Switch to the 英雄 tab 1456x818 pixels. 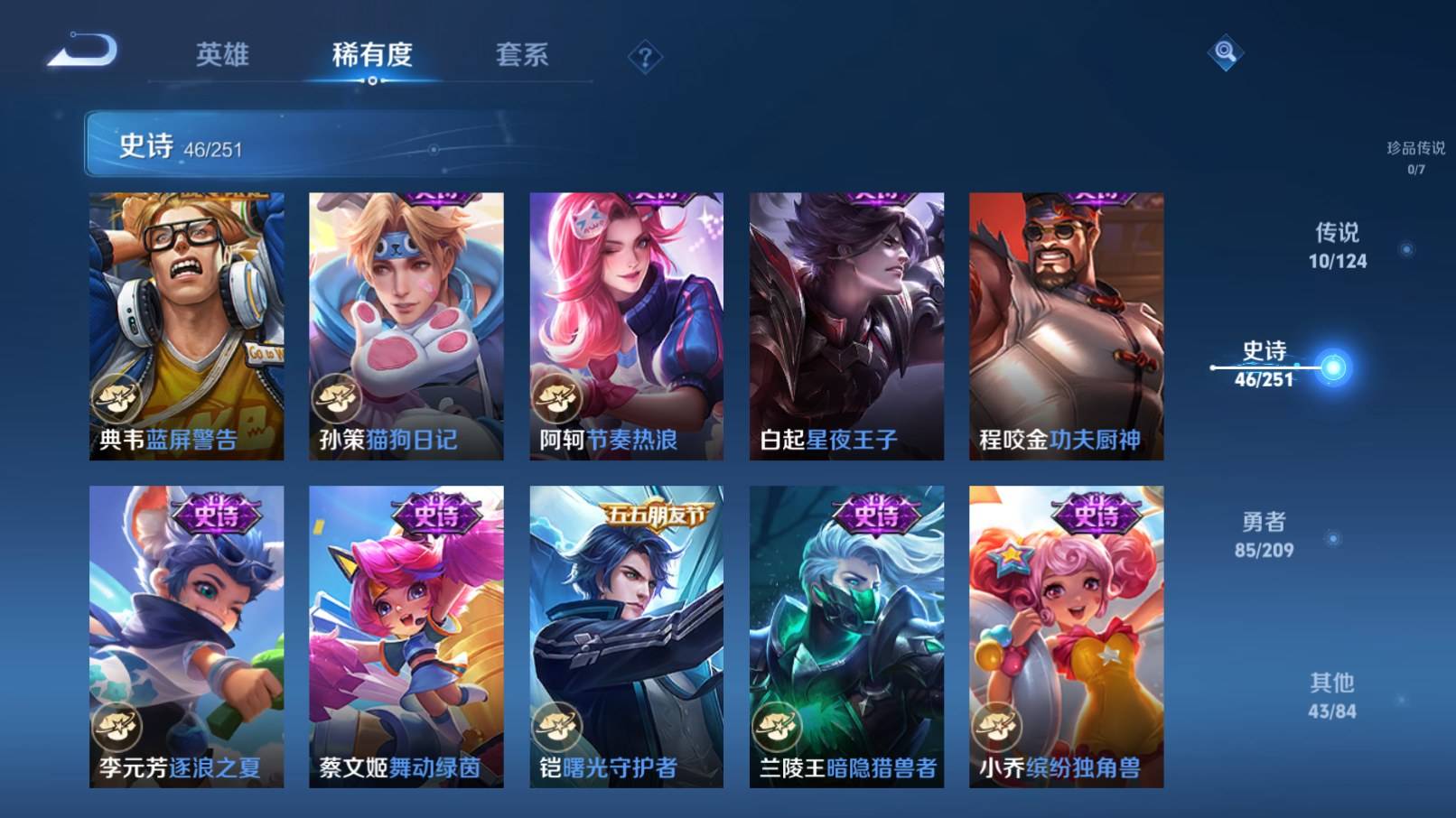(222, 55)
